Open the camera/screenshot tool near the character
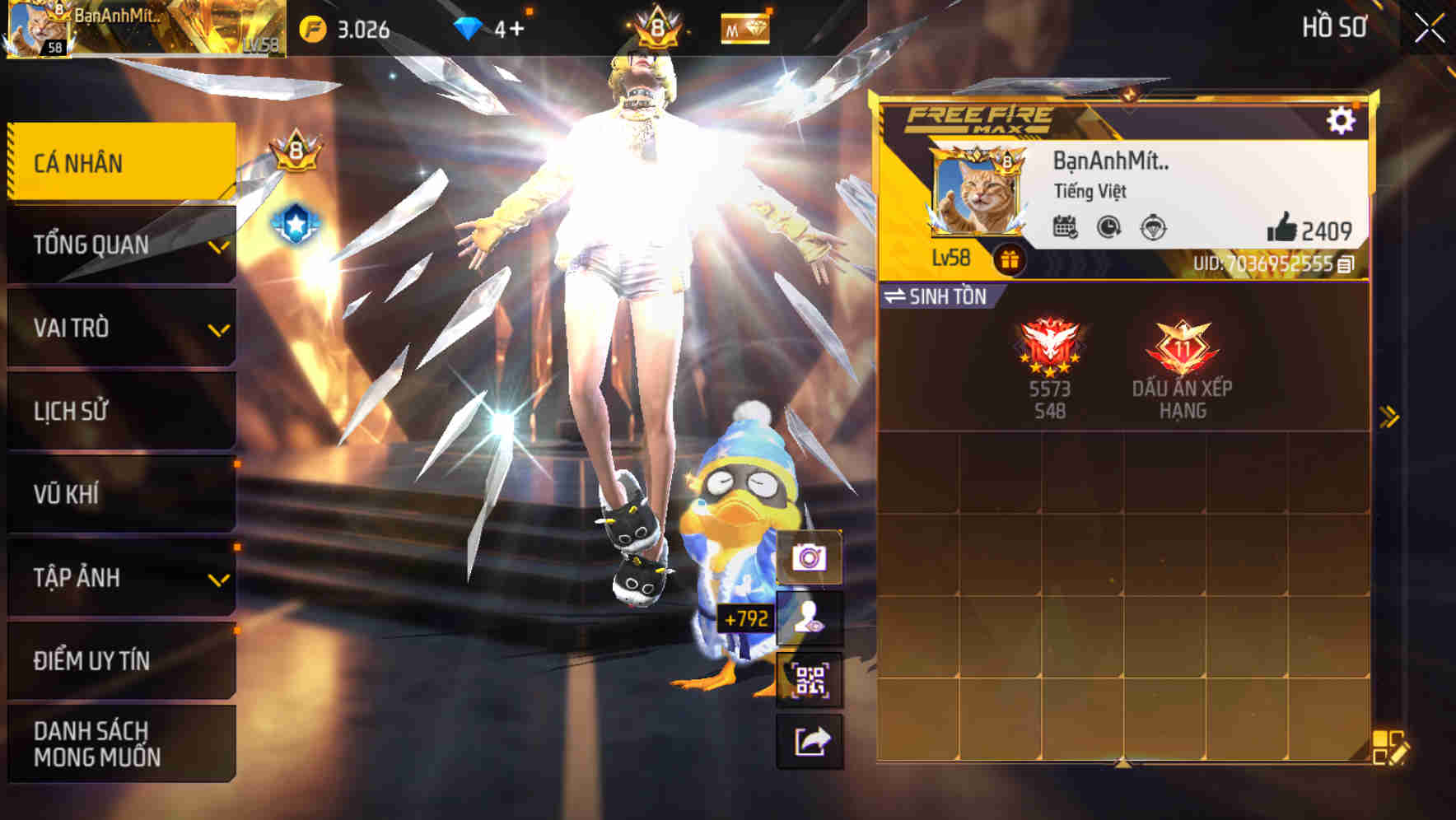The width and height of the screenshot is (1456, 820). tap(810, 557)
